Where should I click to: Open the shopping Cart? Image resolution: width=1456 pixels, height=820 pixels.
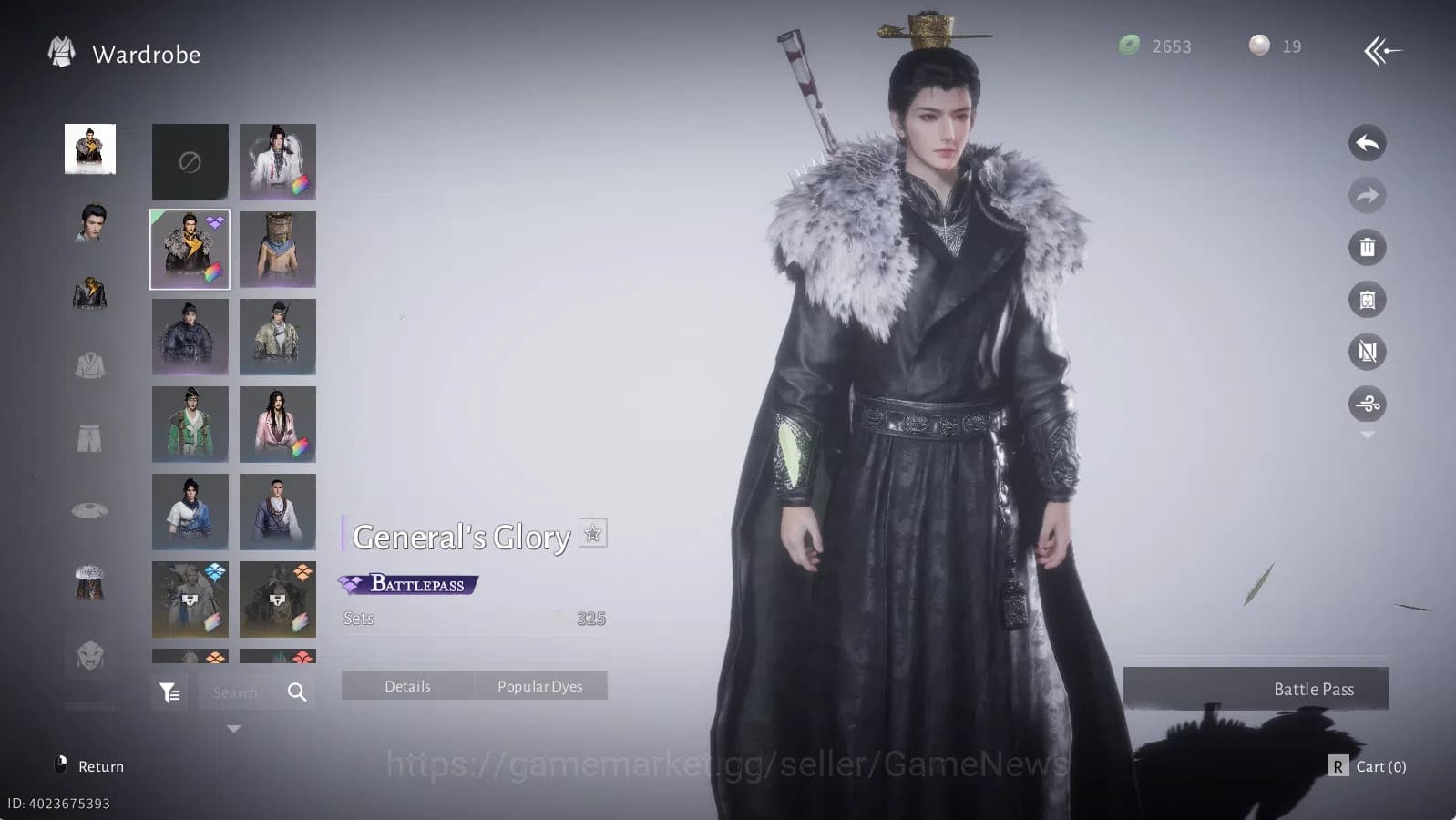coord(1368,766)
